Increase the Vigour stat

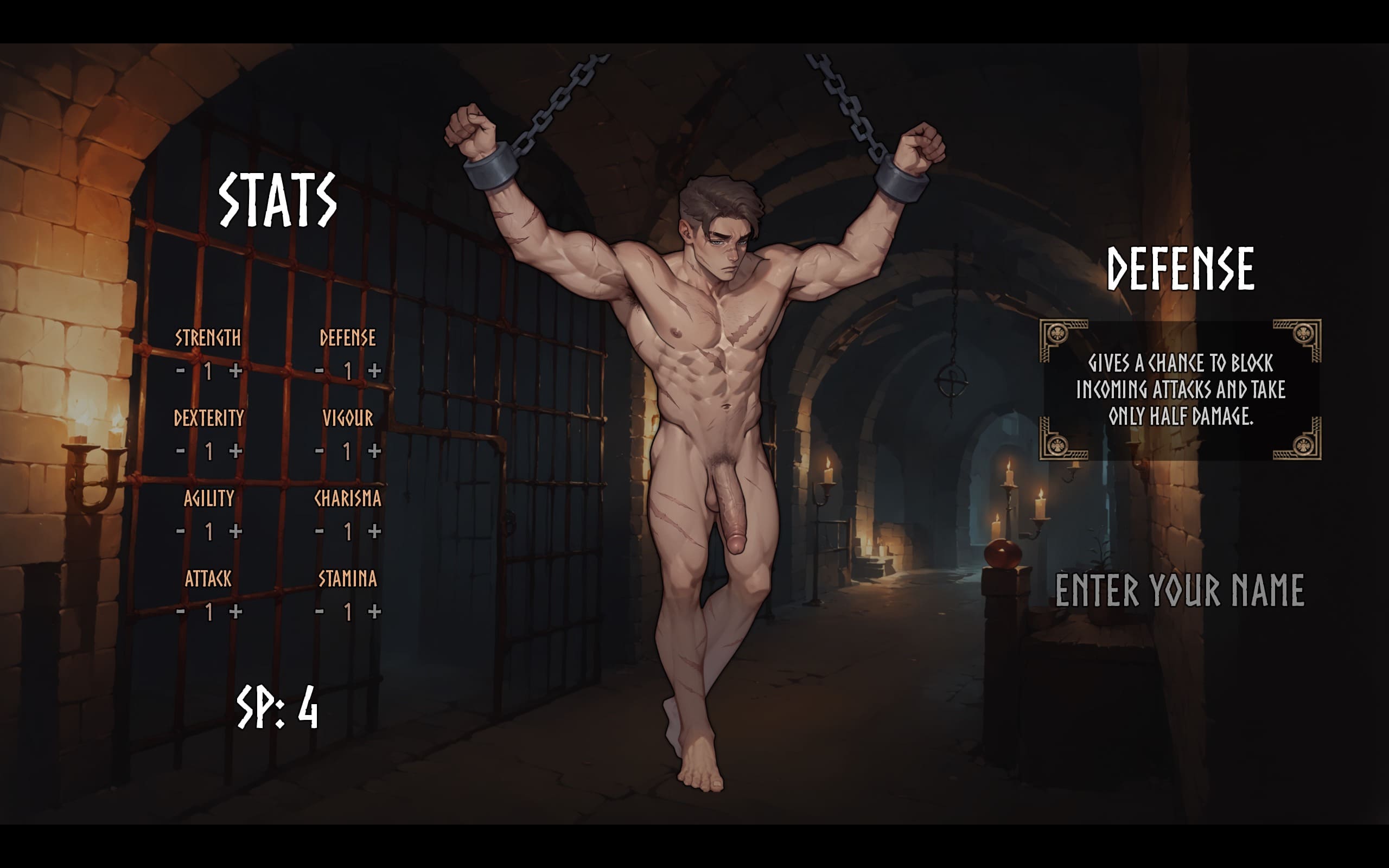(374, 451)
